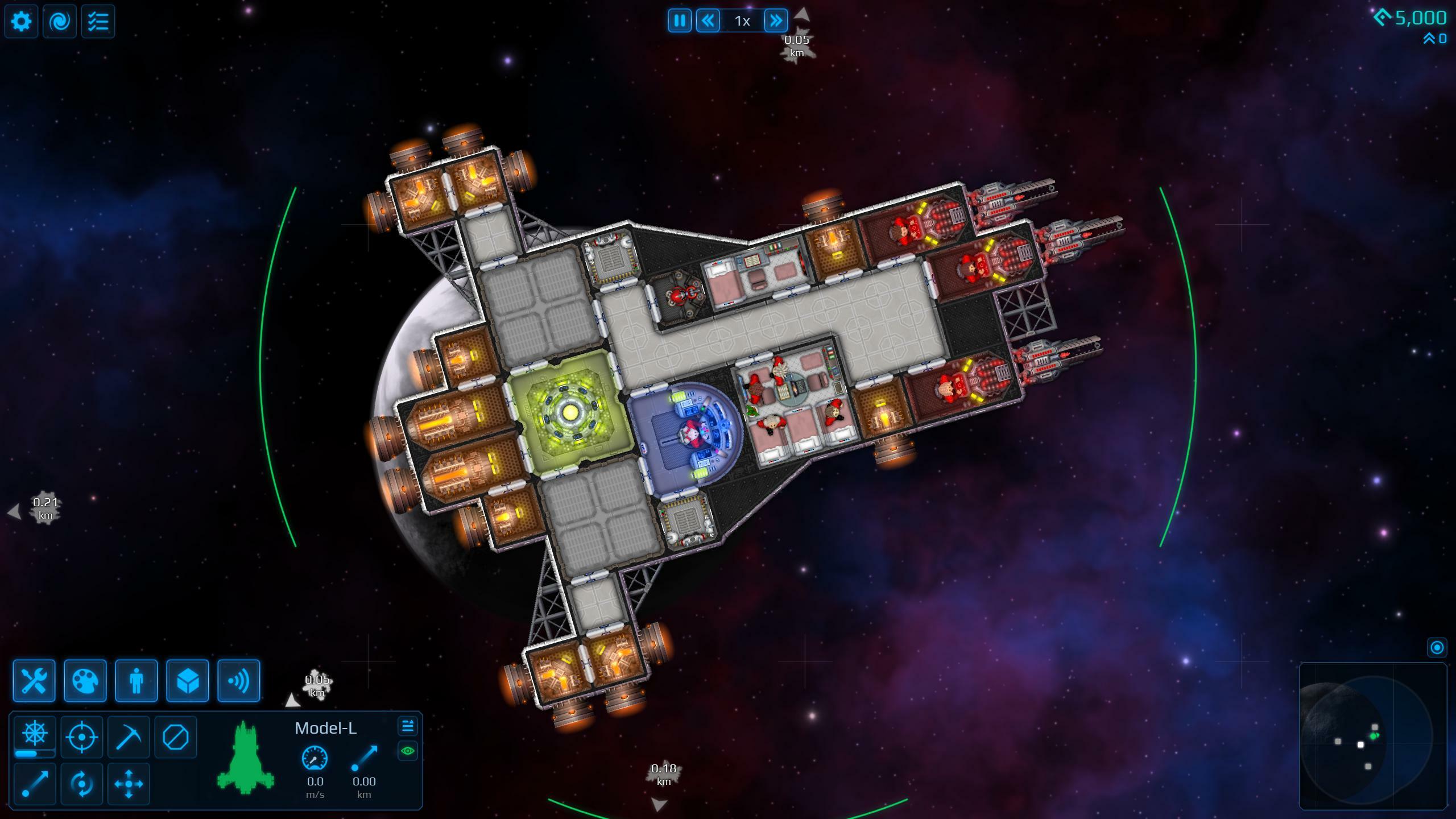Open the galaxy spiral map button
The width and height of the screenshot is (1456, 819).
pos(60,22)
